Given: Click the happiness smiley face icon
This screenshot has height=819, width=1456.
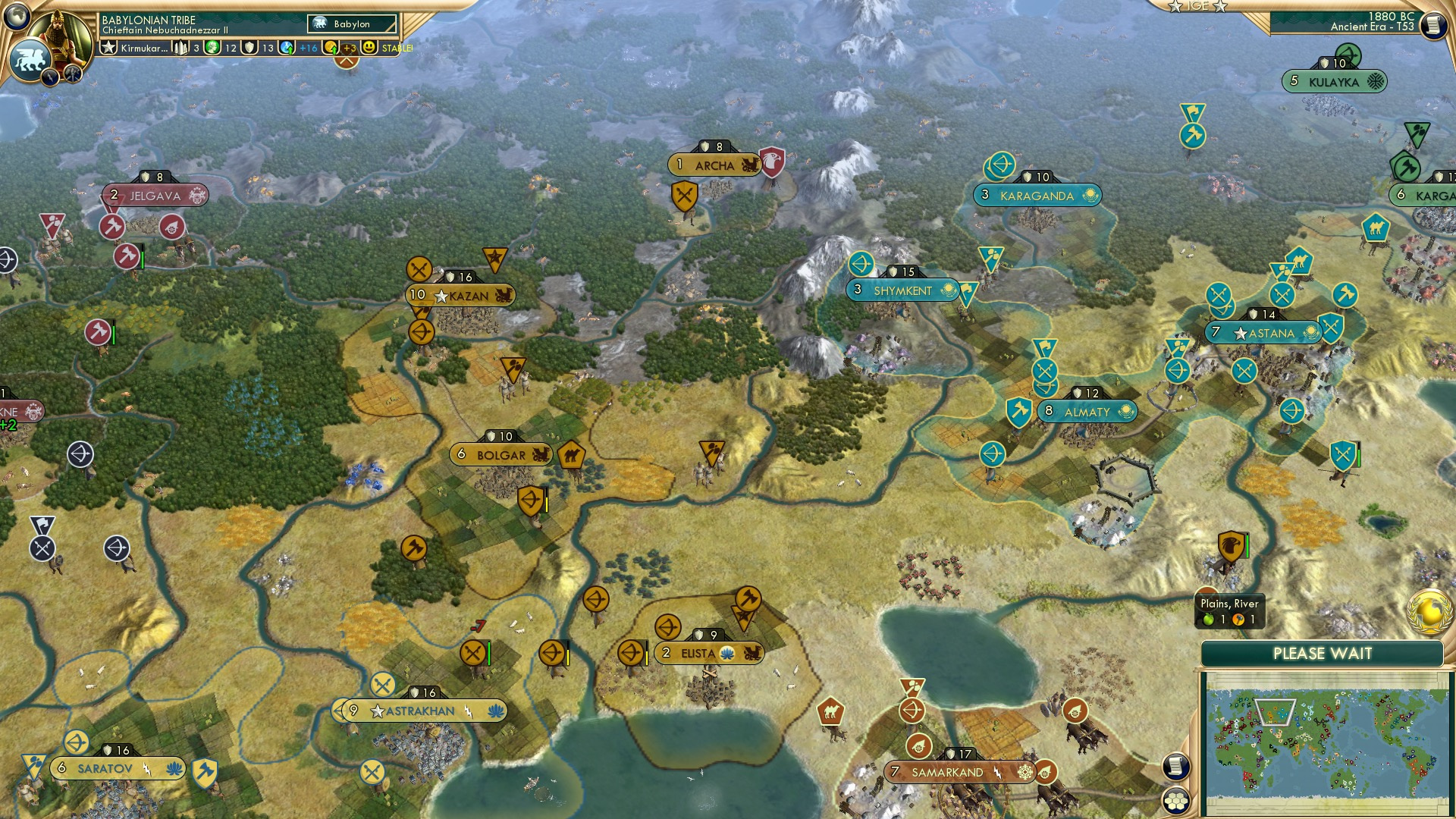Looking at the screenshot, I should point(368,47).
